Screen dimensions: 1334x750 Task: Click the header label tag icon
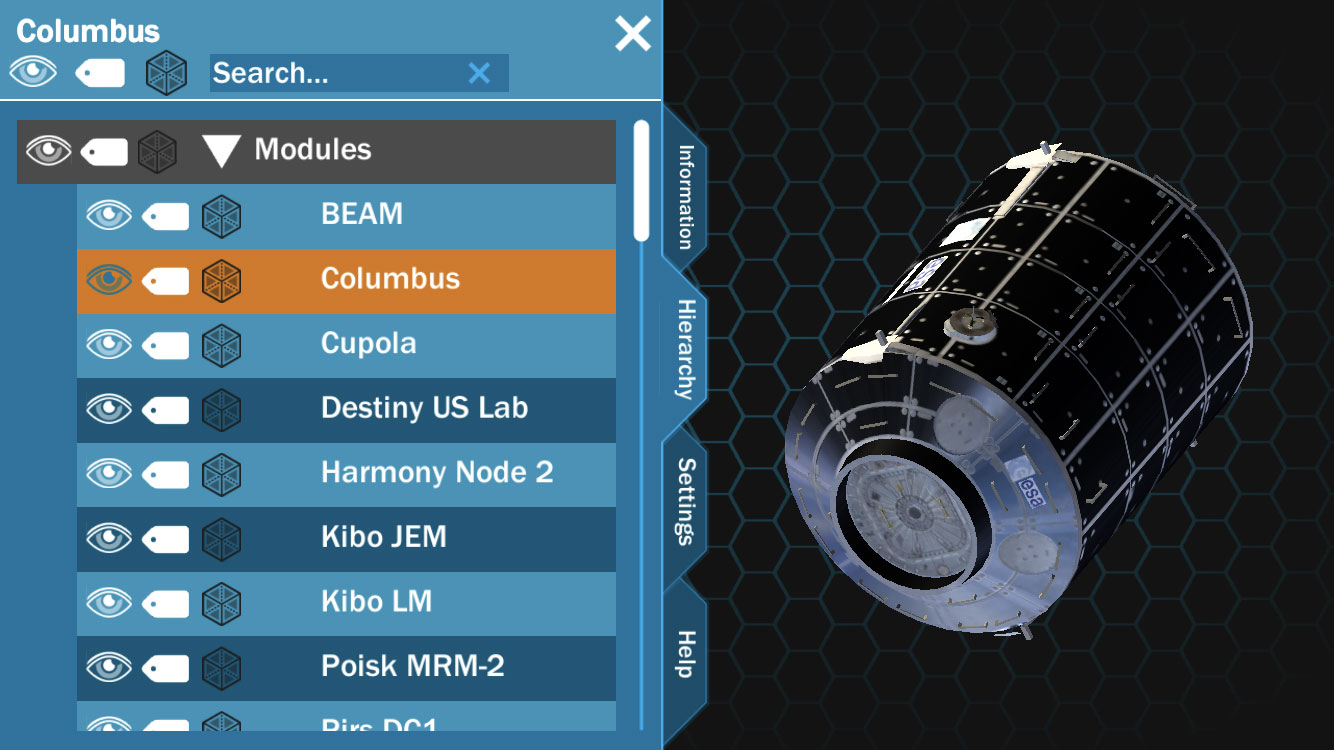(x=100, y=73)
